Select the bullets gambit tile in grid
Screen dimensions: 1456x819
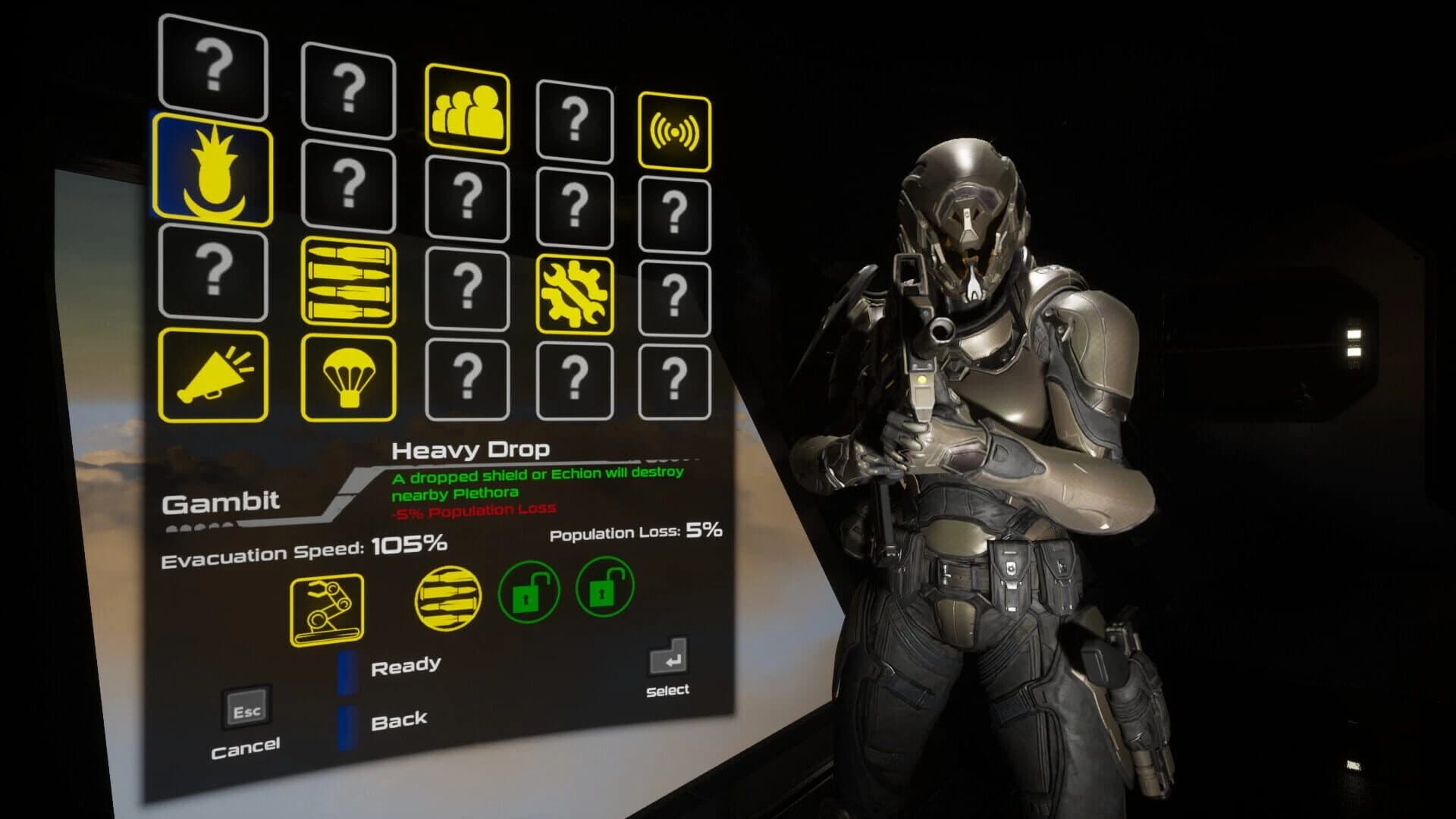348,282
